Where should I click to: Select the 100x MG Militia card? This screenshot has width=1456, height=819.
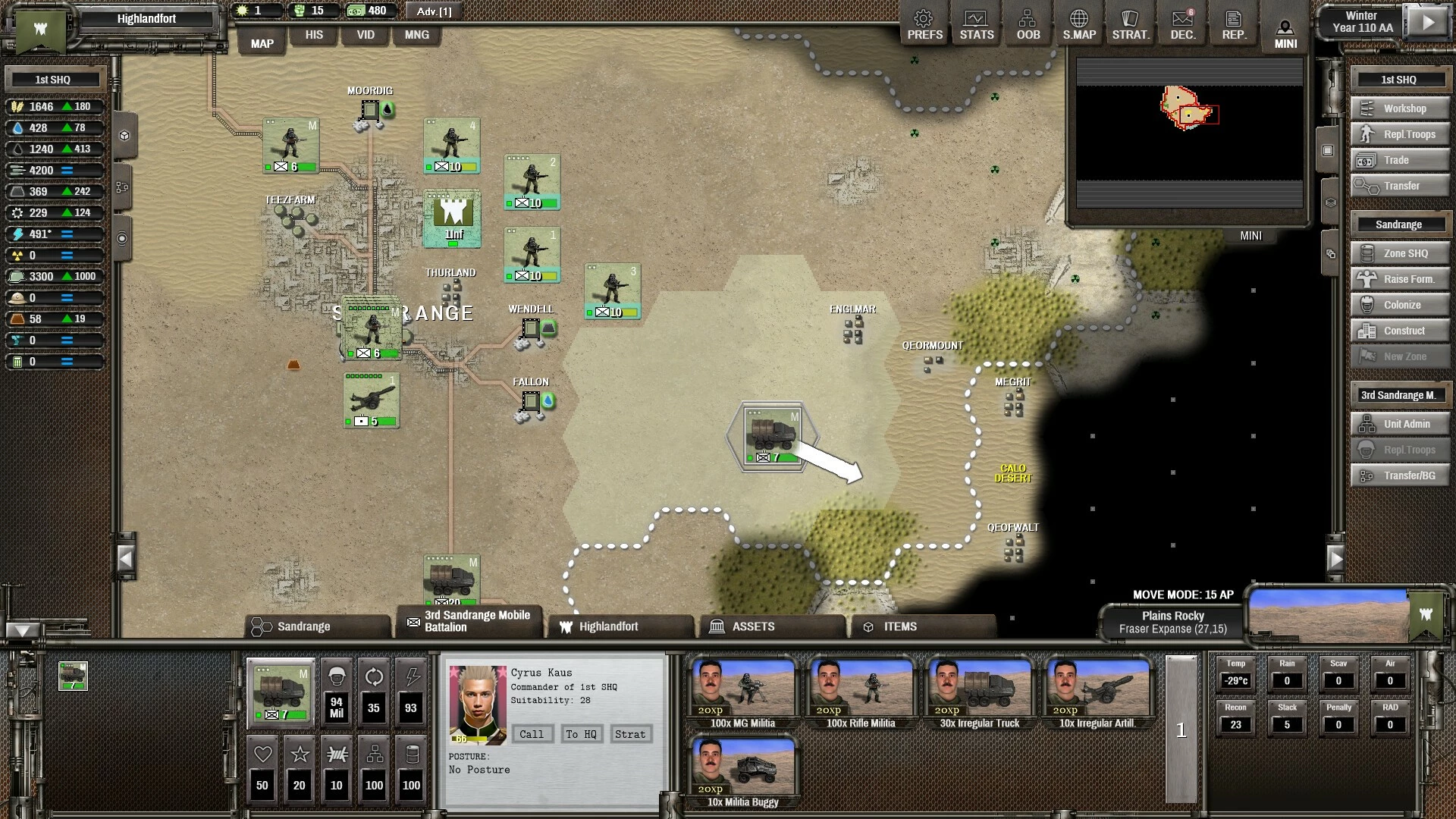(x=742, y=694)
